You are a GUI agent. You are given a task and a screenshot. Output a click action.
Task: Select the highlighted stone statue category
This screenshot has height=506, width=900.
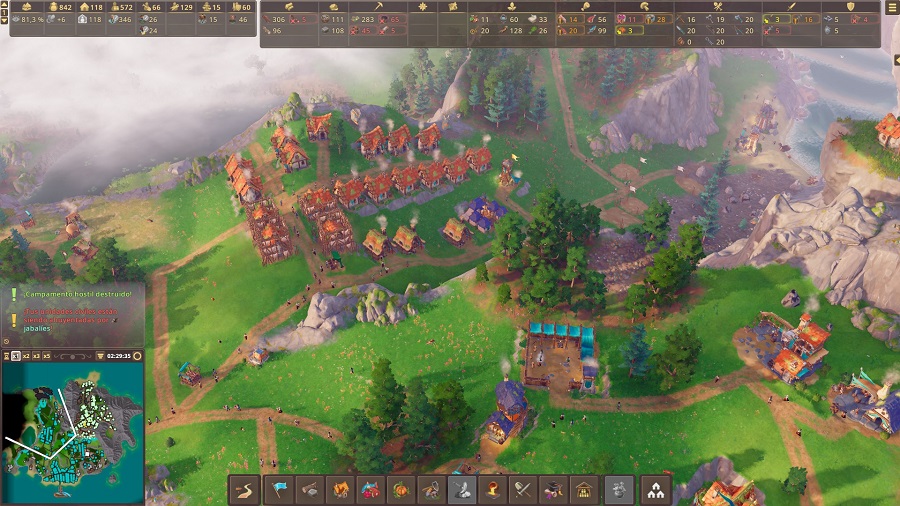pyautogui.click(x=461, y=490)
